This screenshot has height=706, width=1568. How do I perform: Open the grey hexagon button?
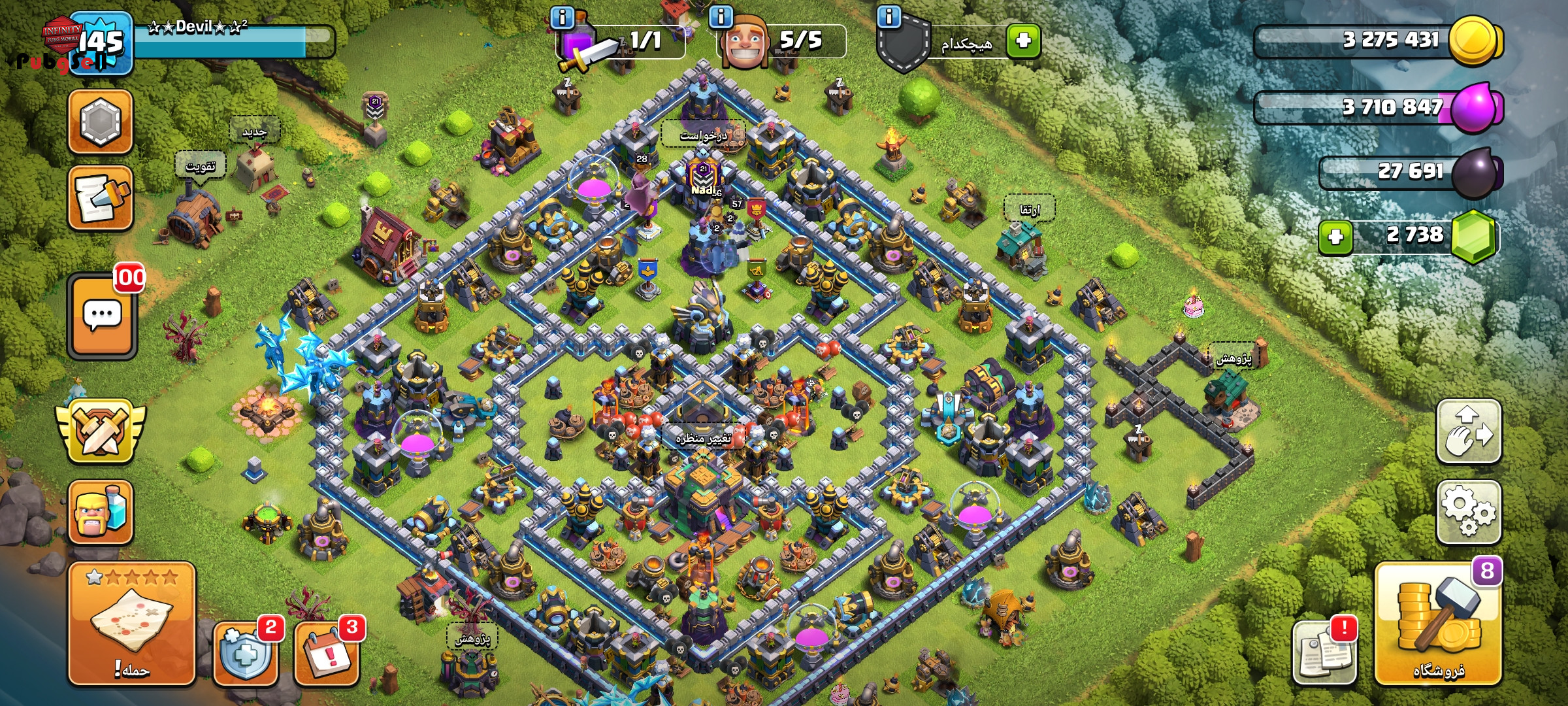click(x=101, y=122)
